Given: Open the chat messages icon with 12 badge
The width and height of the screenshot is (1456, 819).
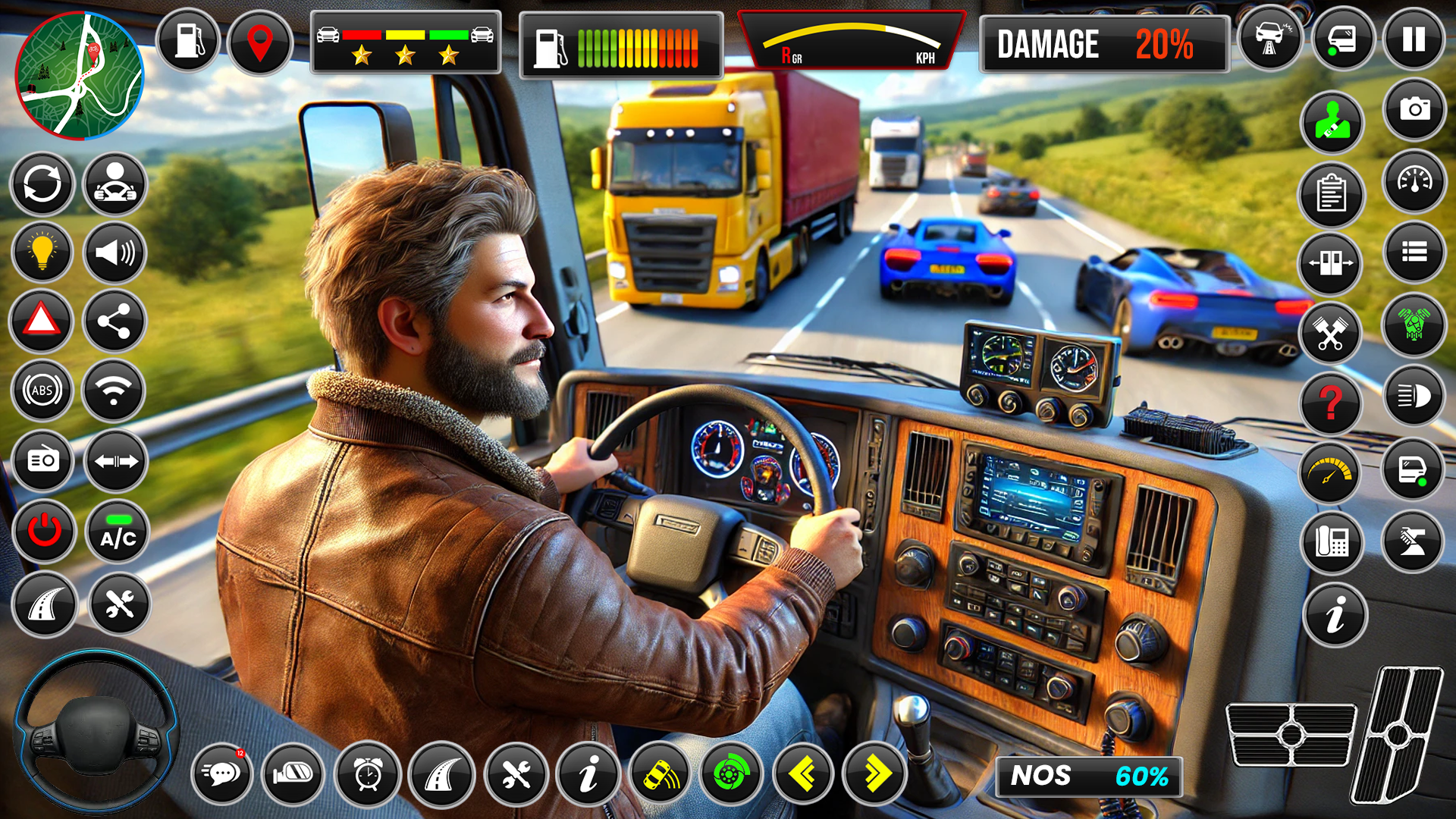Looking at the screenshot, I should tap(222, 774).
